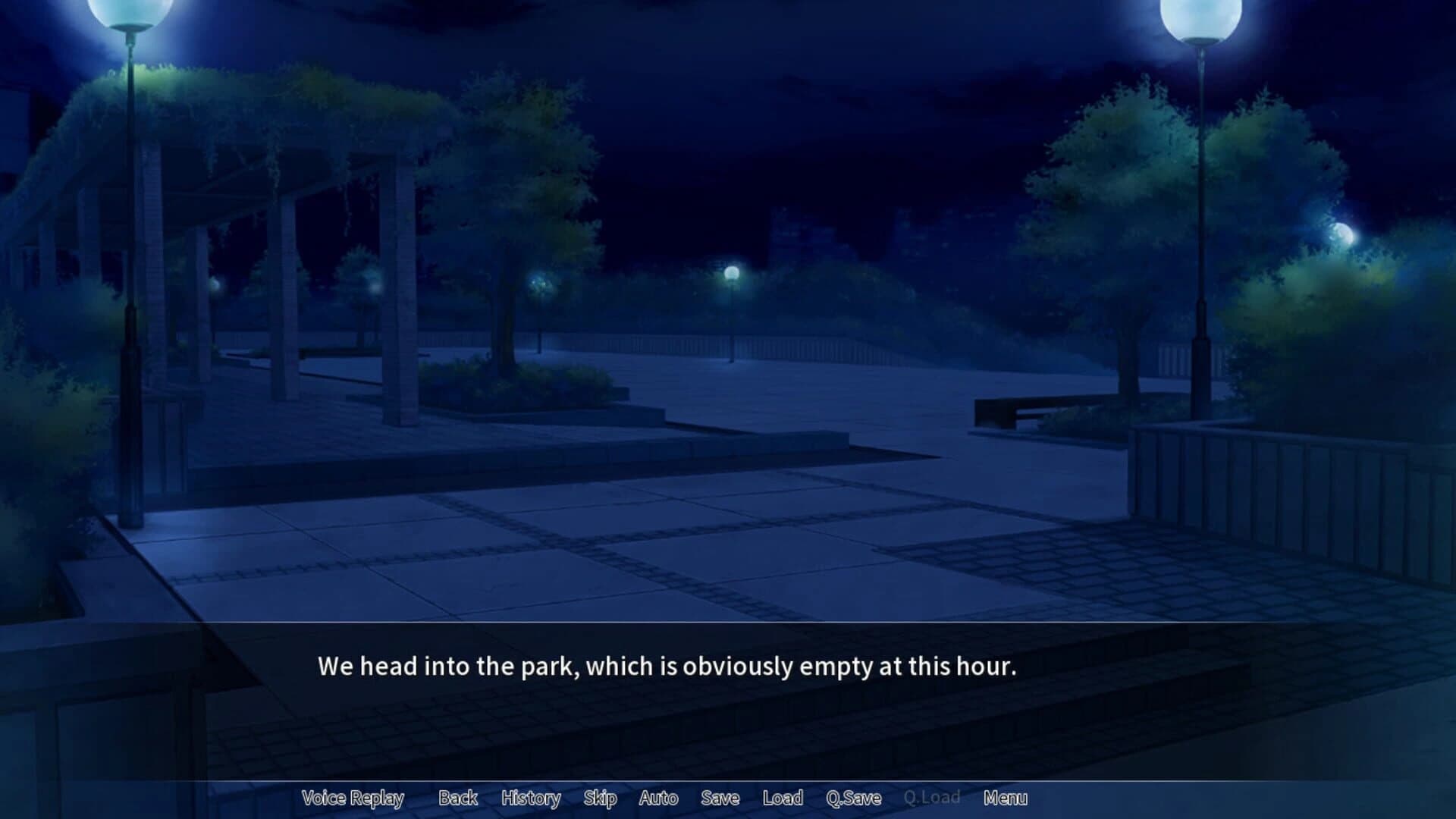Click Save in the bottom quick menu
The width and height of the screenshot is (1456, 819).
718,798
